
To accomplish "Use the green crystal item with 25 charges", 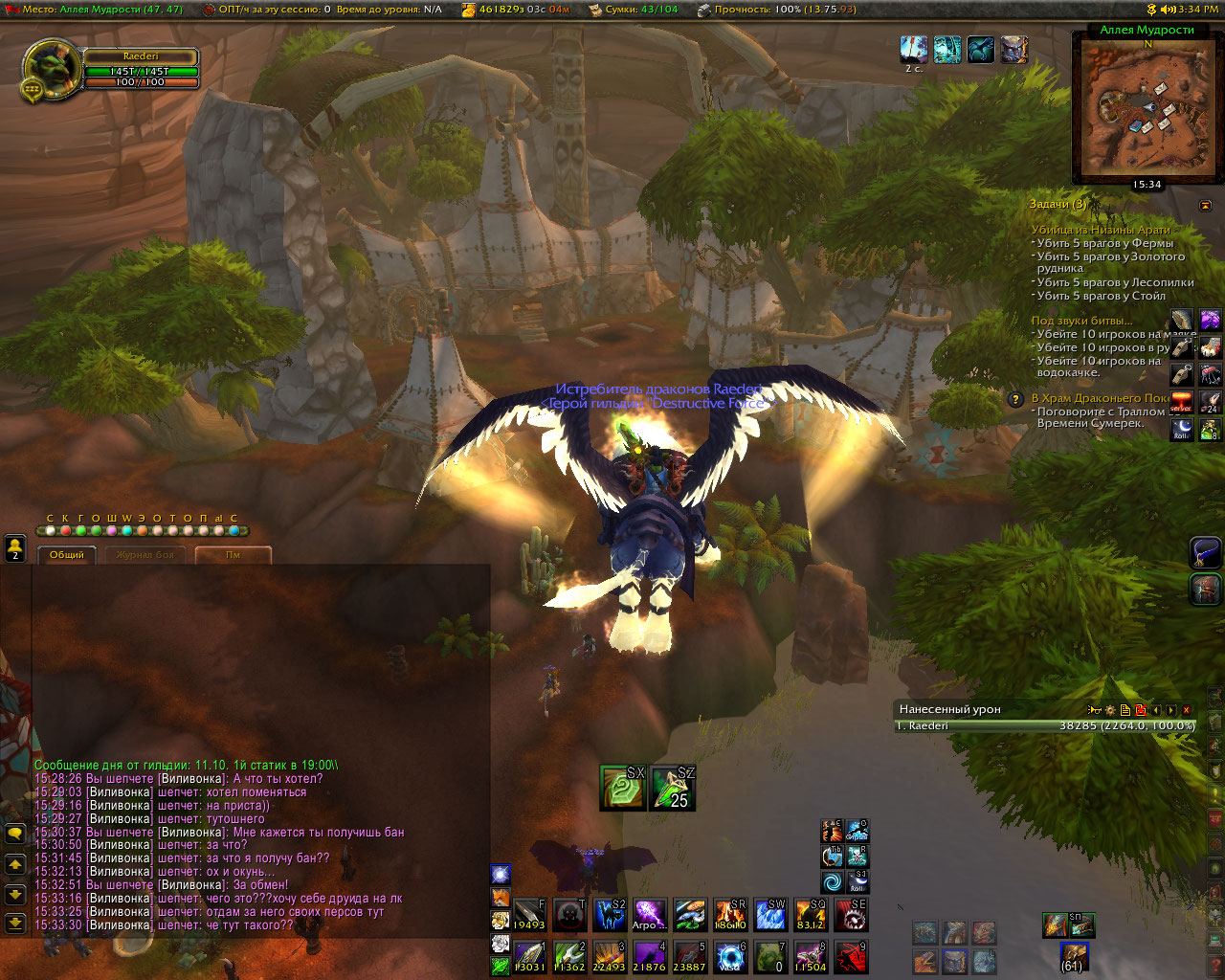I will (x=672, y=788).
